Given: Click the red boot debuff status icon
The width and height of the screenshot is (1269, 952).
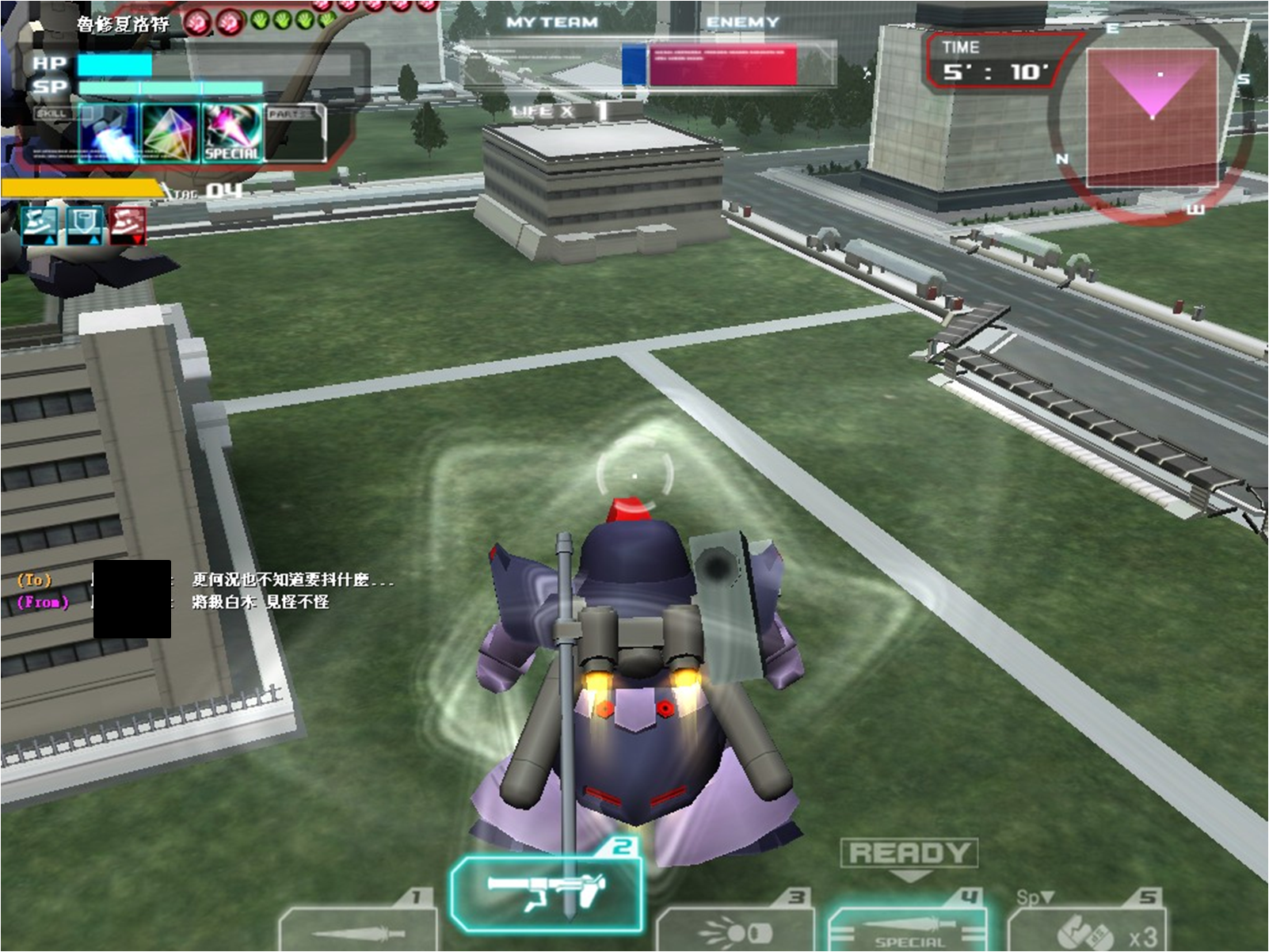Looking at the screenshot, I should [x=128, y=225].
